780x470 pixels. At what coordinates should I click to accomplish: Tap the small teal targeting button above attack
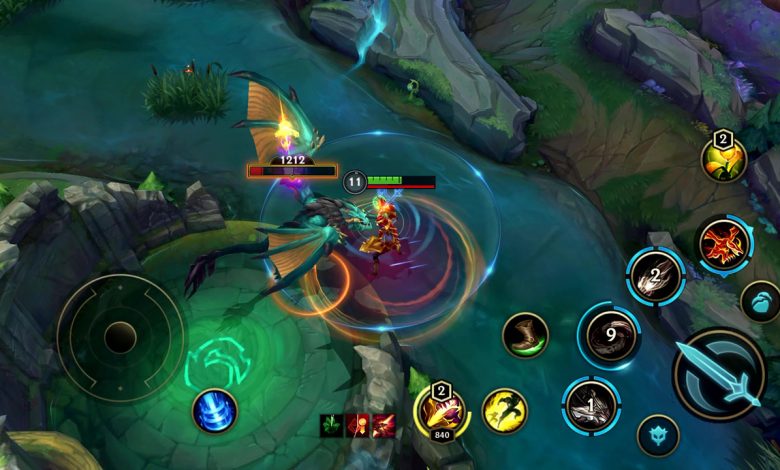[761, 301]
